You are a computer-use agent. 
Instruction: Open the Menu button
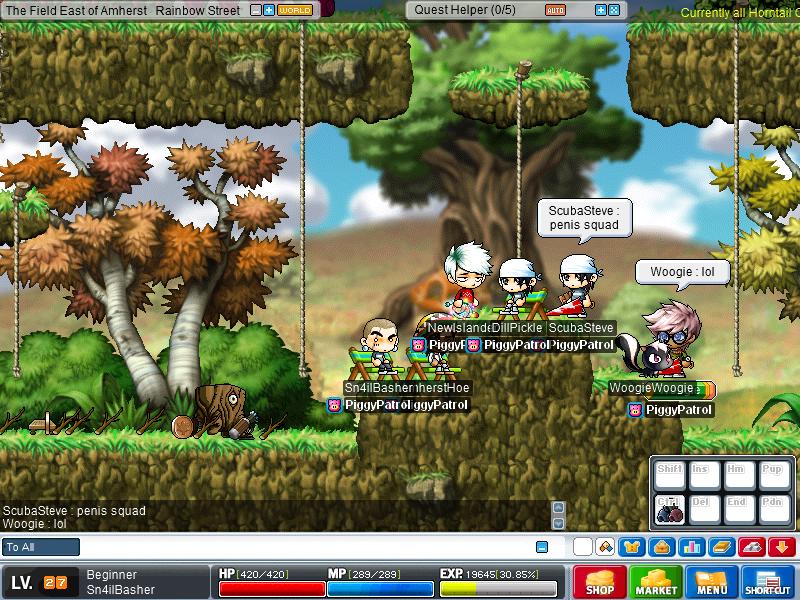712,582
